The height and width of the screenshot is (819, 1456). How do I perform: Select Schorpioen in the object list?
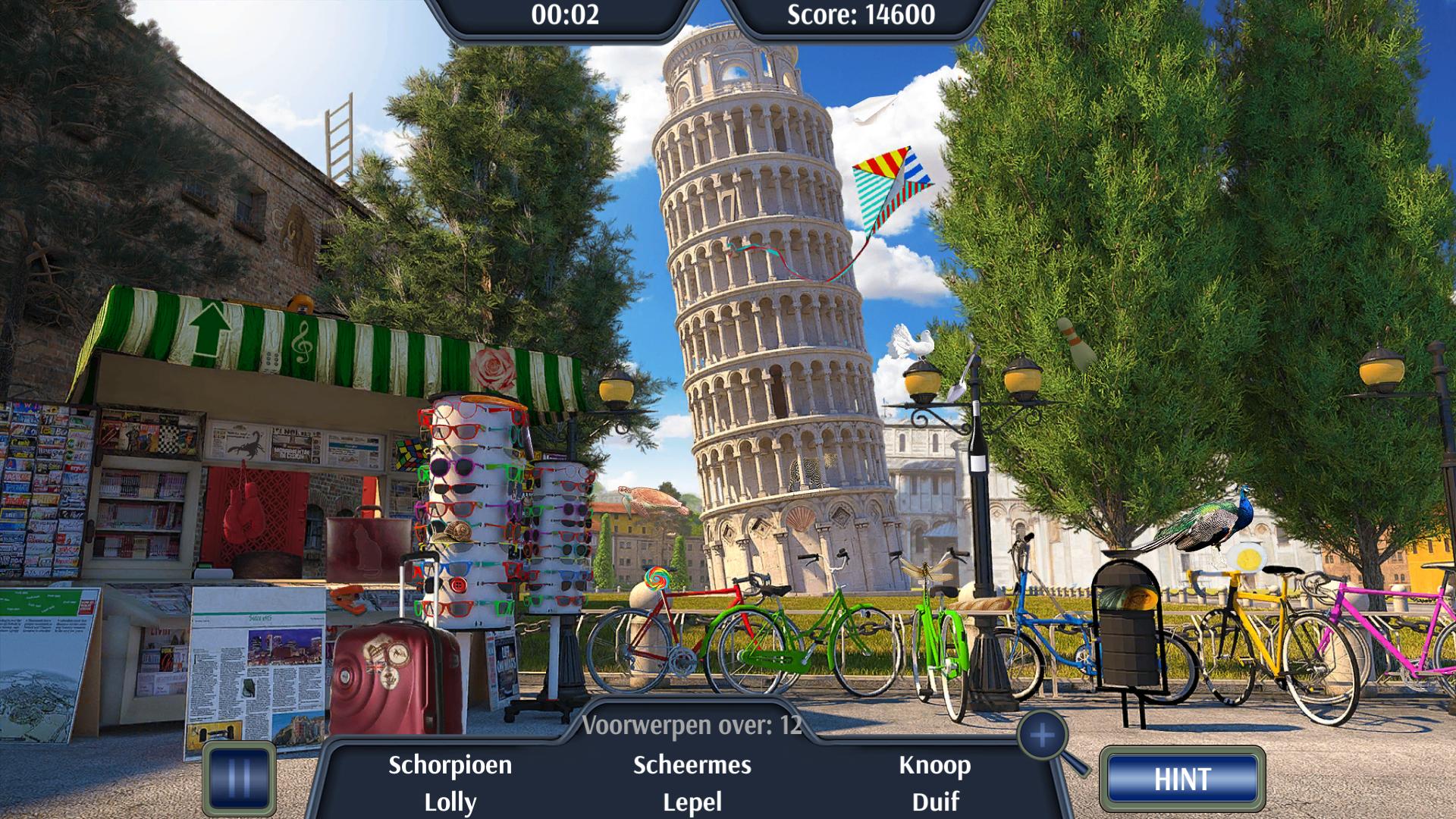[x=450, y=765]
